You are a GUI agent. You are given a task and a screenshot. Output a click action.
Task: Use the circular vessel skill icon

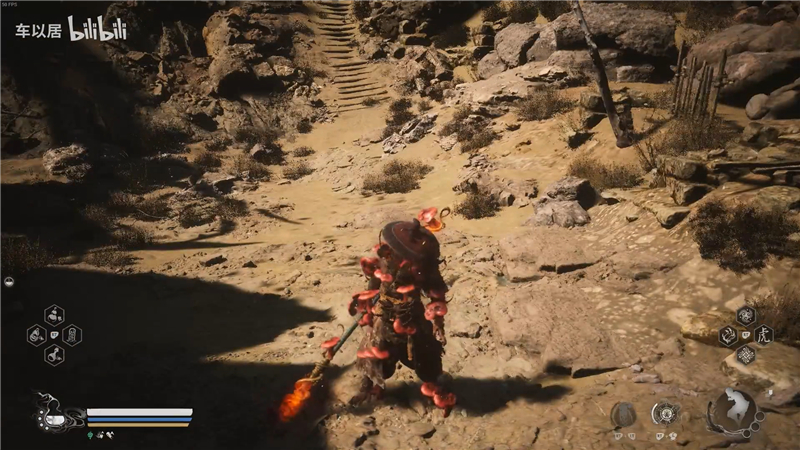coord(665,413)
